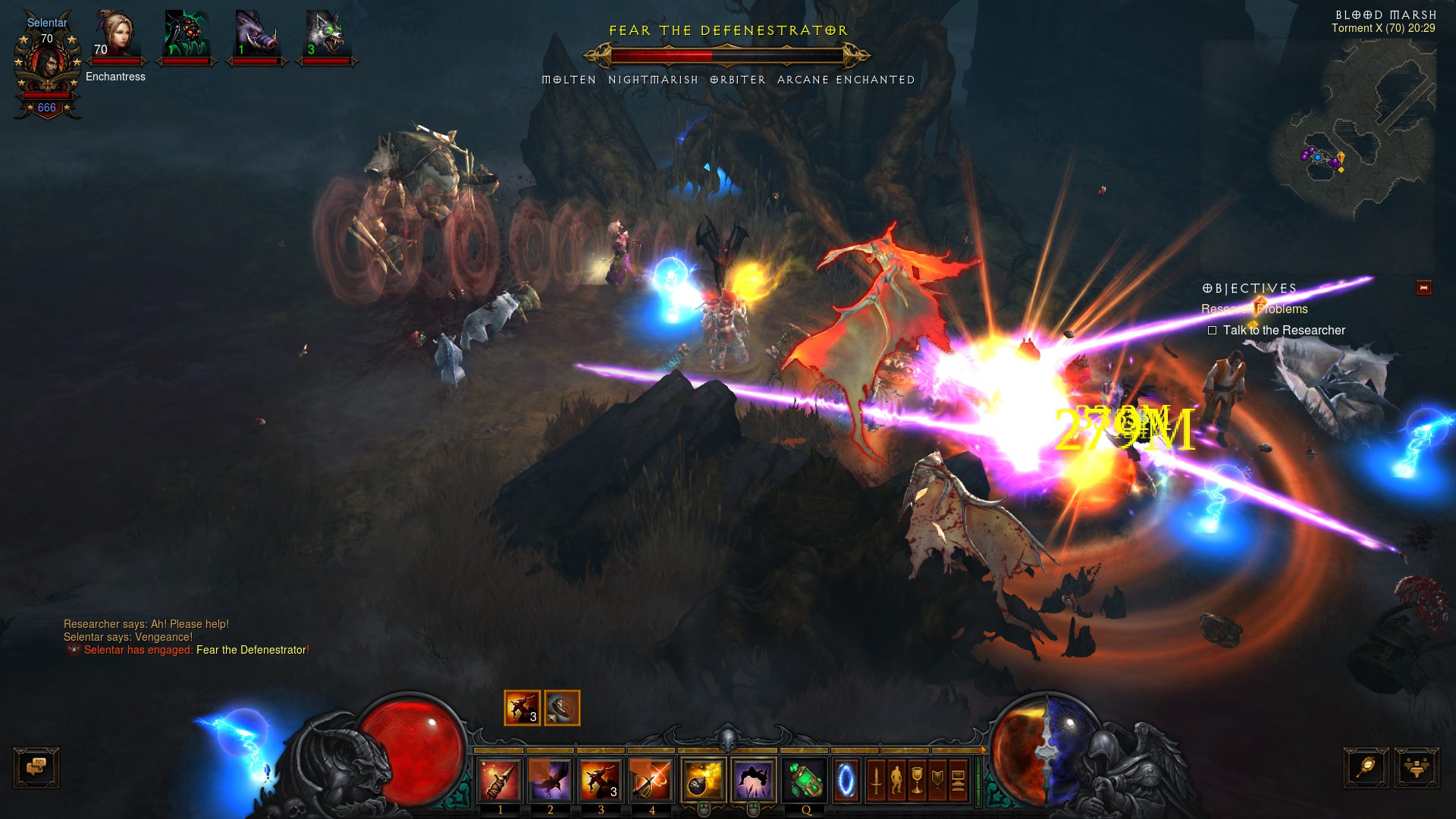This screenshot has width=1456, height=819.
Task: Activate the raven Companion skill
Action: [551, 780]
